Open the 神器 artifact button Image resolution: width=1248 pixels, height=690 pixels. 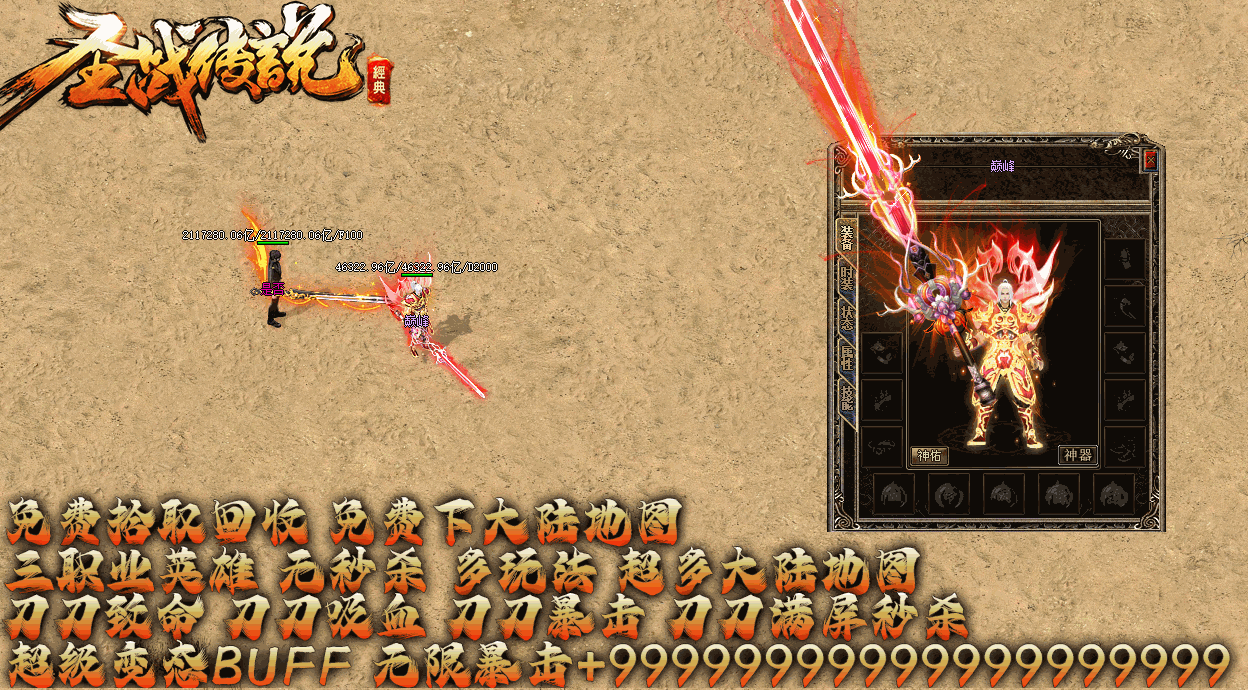pyautogui.click(x=1077, y=456)
